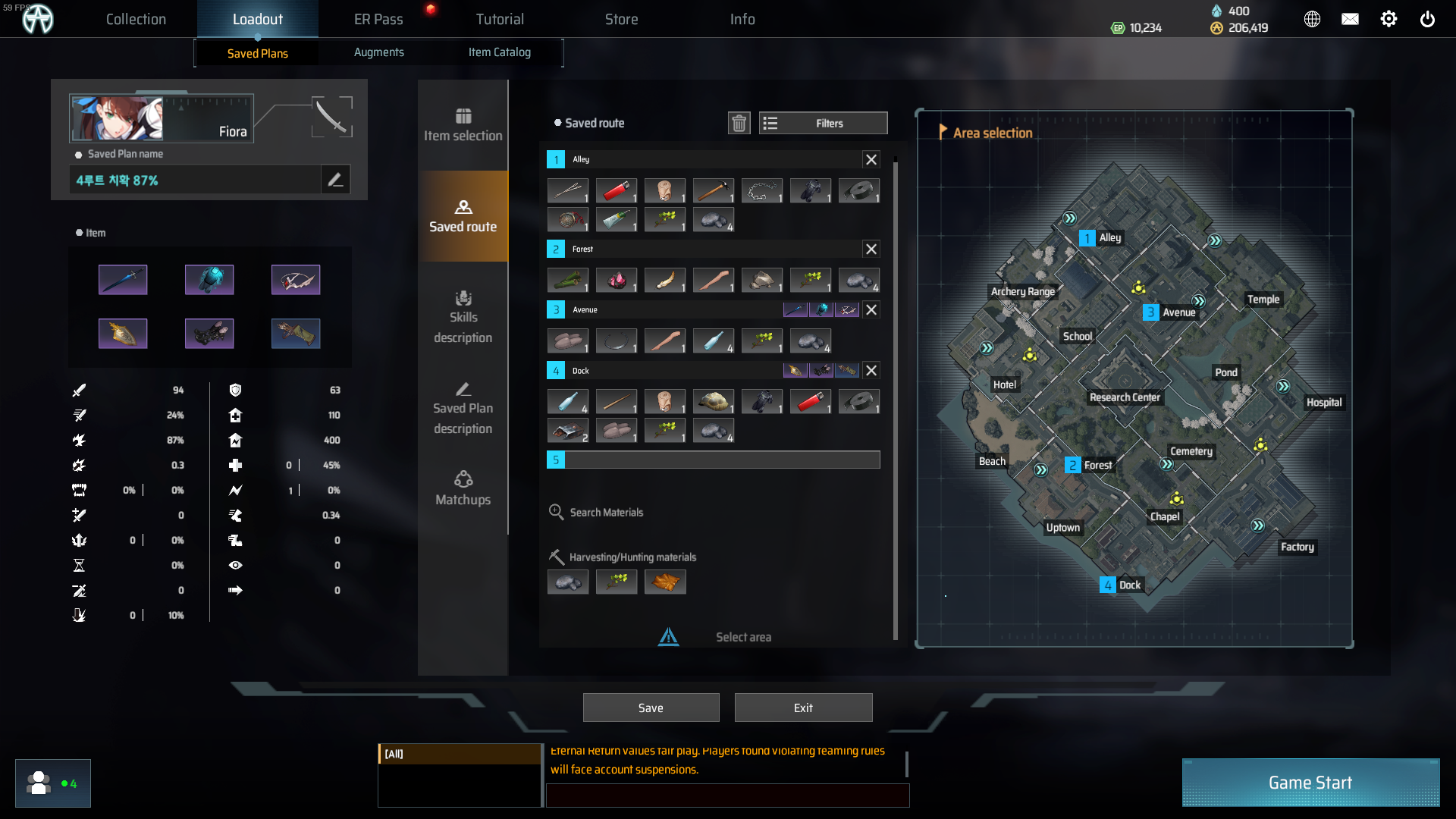Choose Hospital area on the map

[1323, 403]
